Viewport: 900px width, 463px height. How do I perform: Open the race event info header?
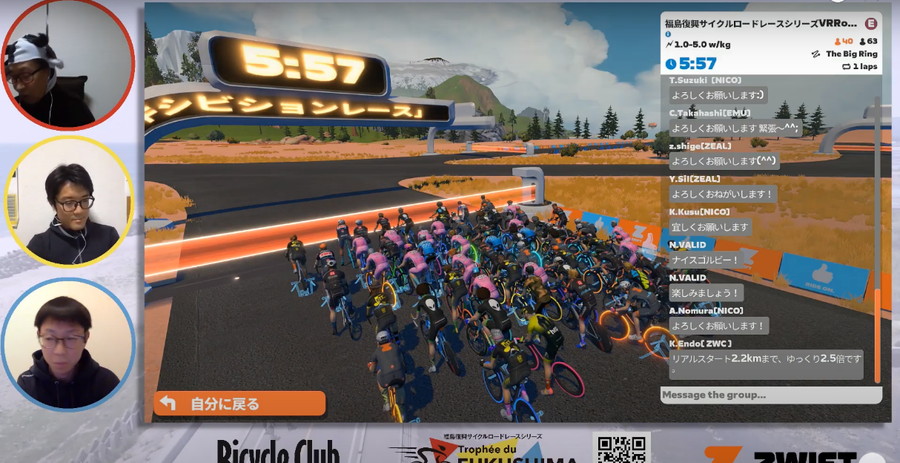point(762,22)
